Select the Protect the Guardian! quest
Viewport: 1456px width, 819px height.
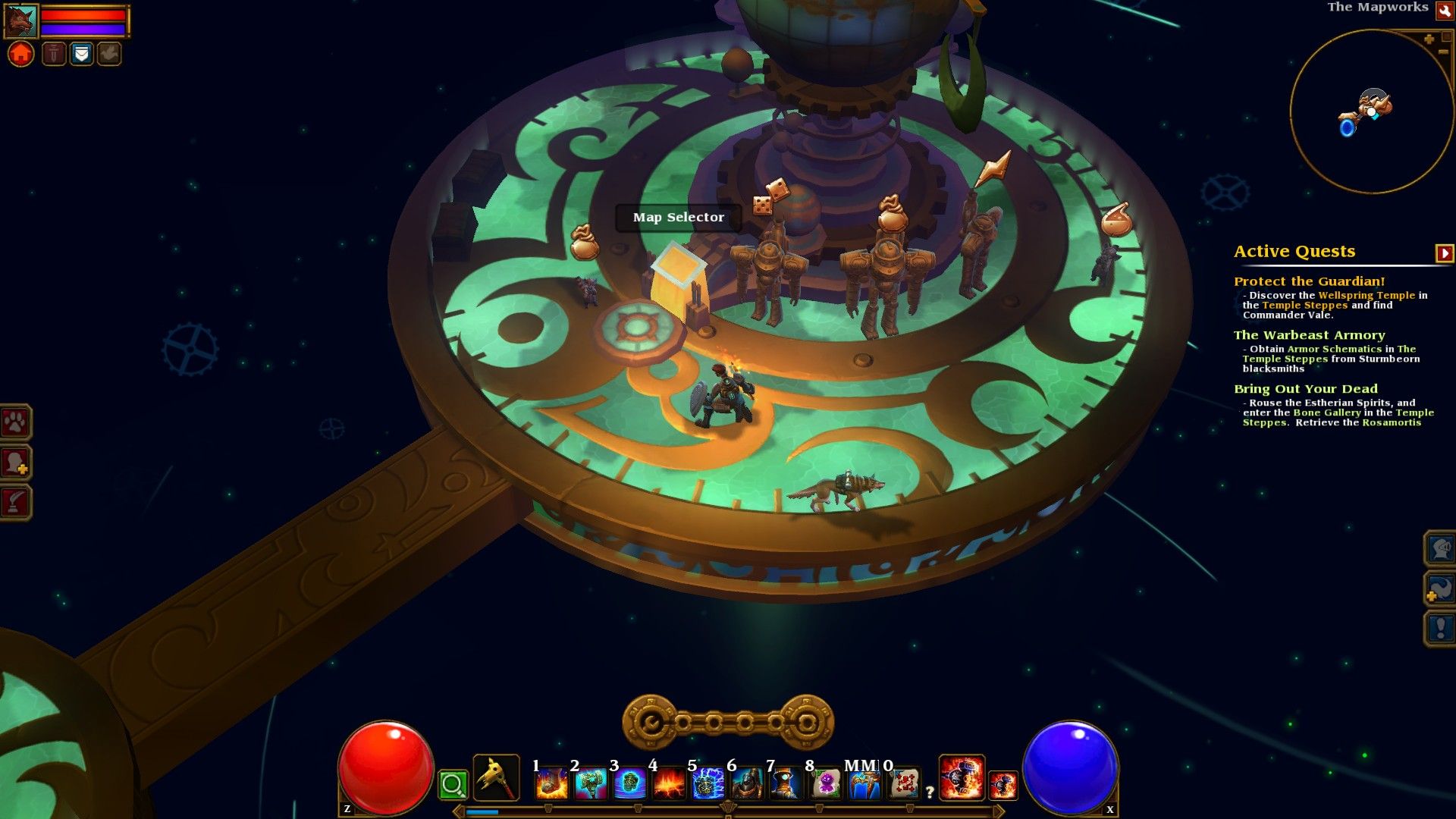pyautogui.click(x=1309, y=281)
